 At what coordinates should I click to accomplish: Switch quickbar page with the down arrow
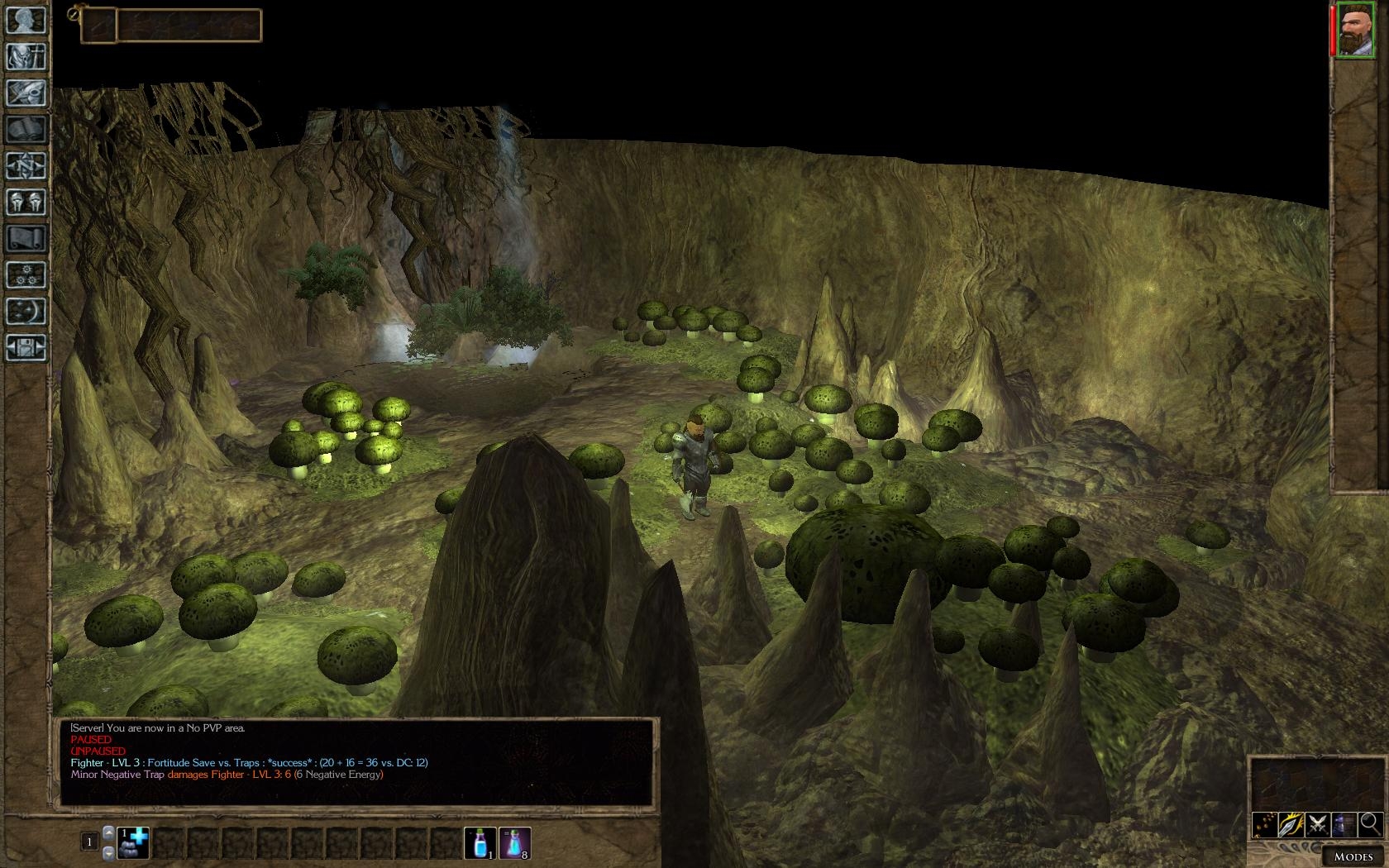108,852
